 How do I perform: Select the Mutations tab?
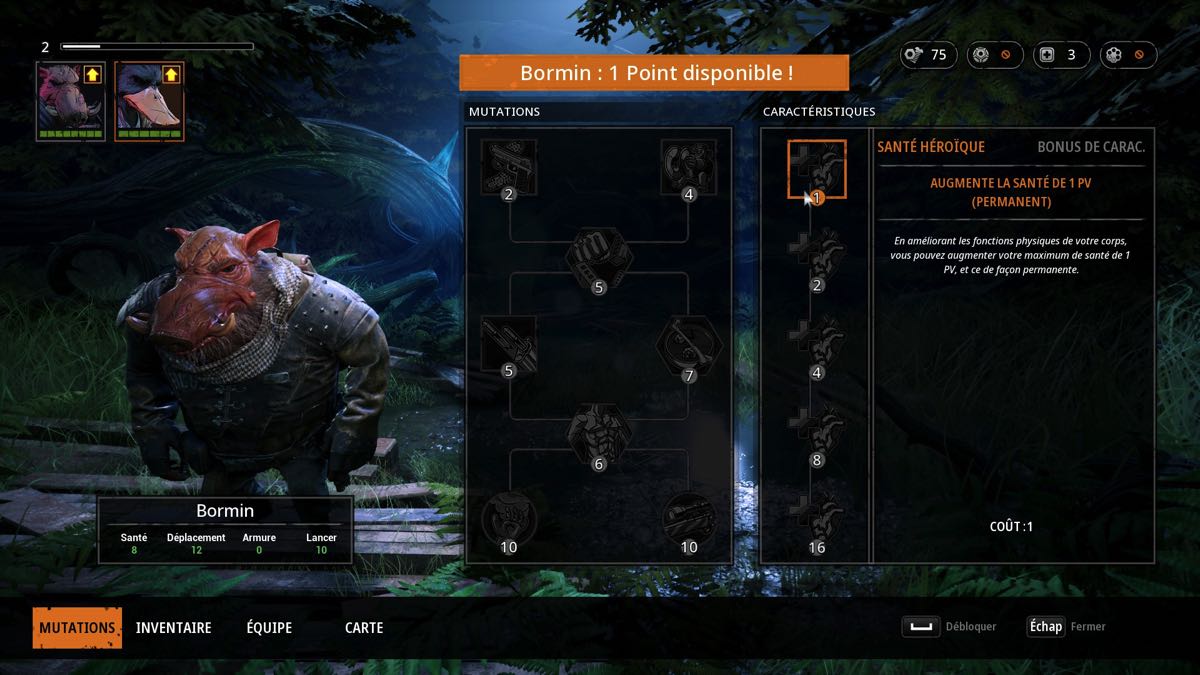coord(77,628)
